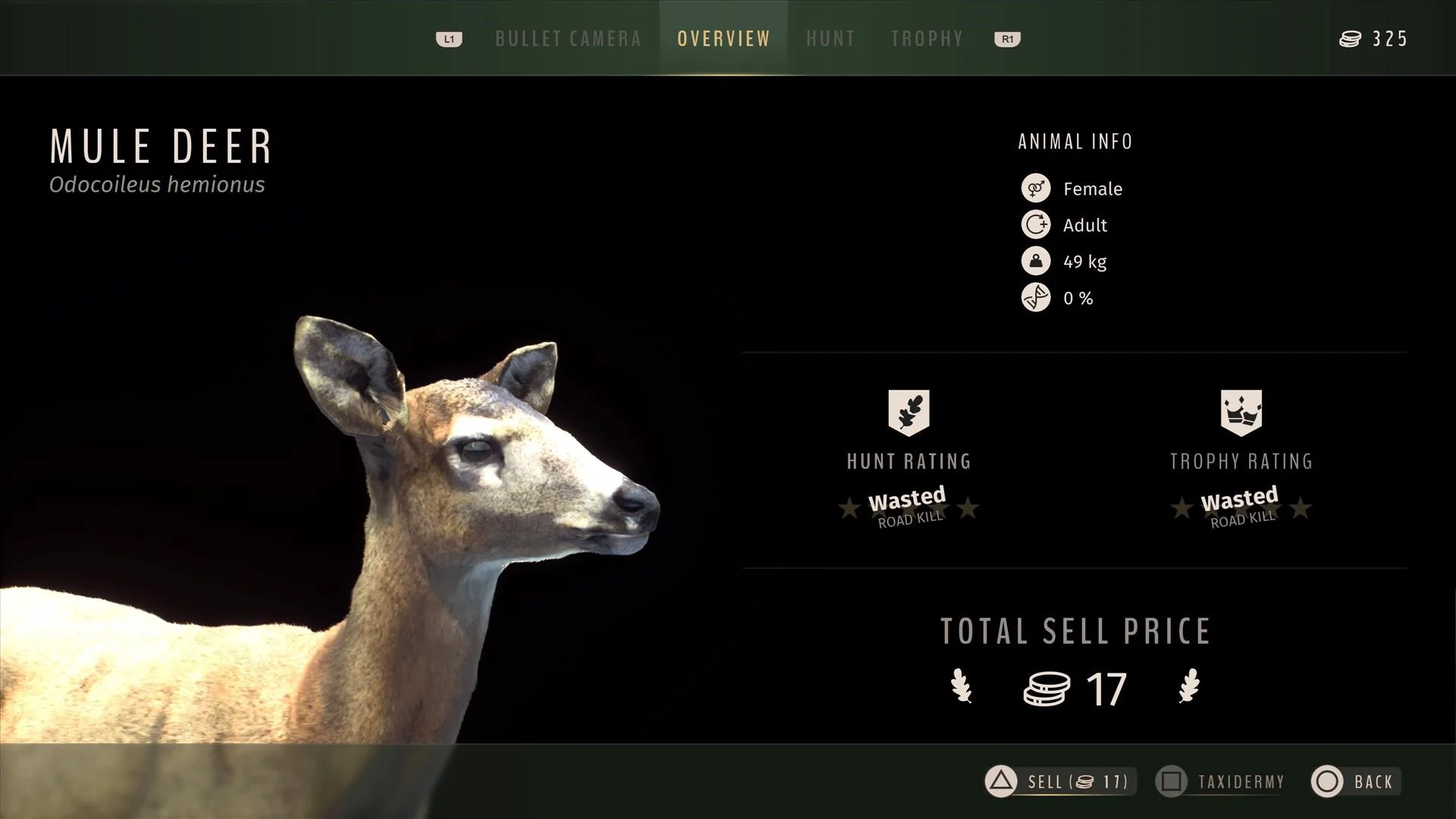Click the coin icon showing 325 currency
The width and height of the screenshot is (1456, 819).
pyautogui.click(x=1350, y=39)
